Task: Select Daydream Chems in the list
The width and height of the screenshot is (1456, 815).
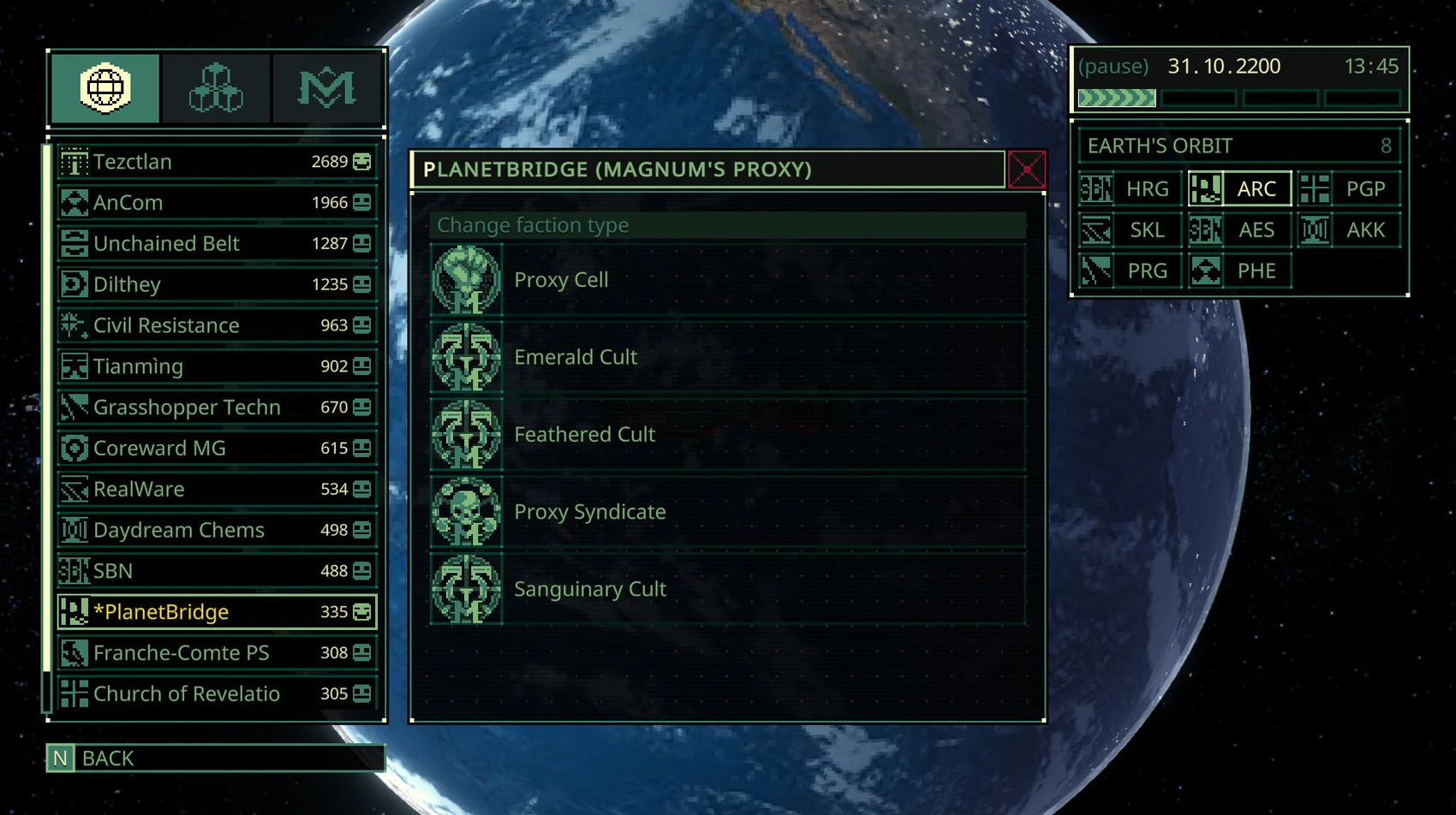Action: coord(216,530)
